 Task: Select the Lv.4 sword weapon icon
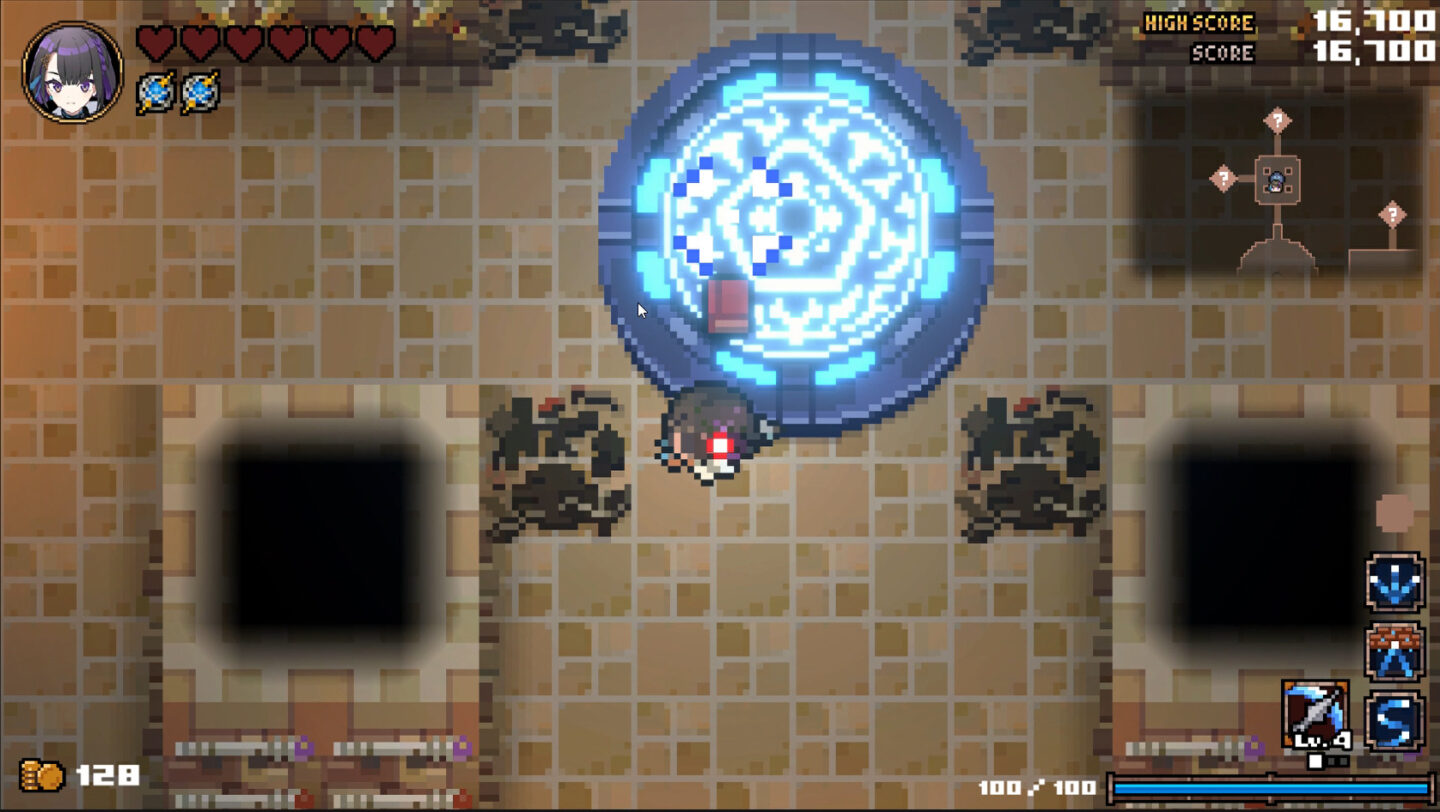point(1316,714)
